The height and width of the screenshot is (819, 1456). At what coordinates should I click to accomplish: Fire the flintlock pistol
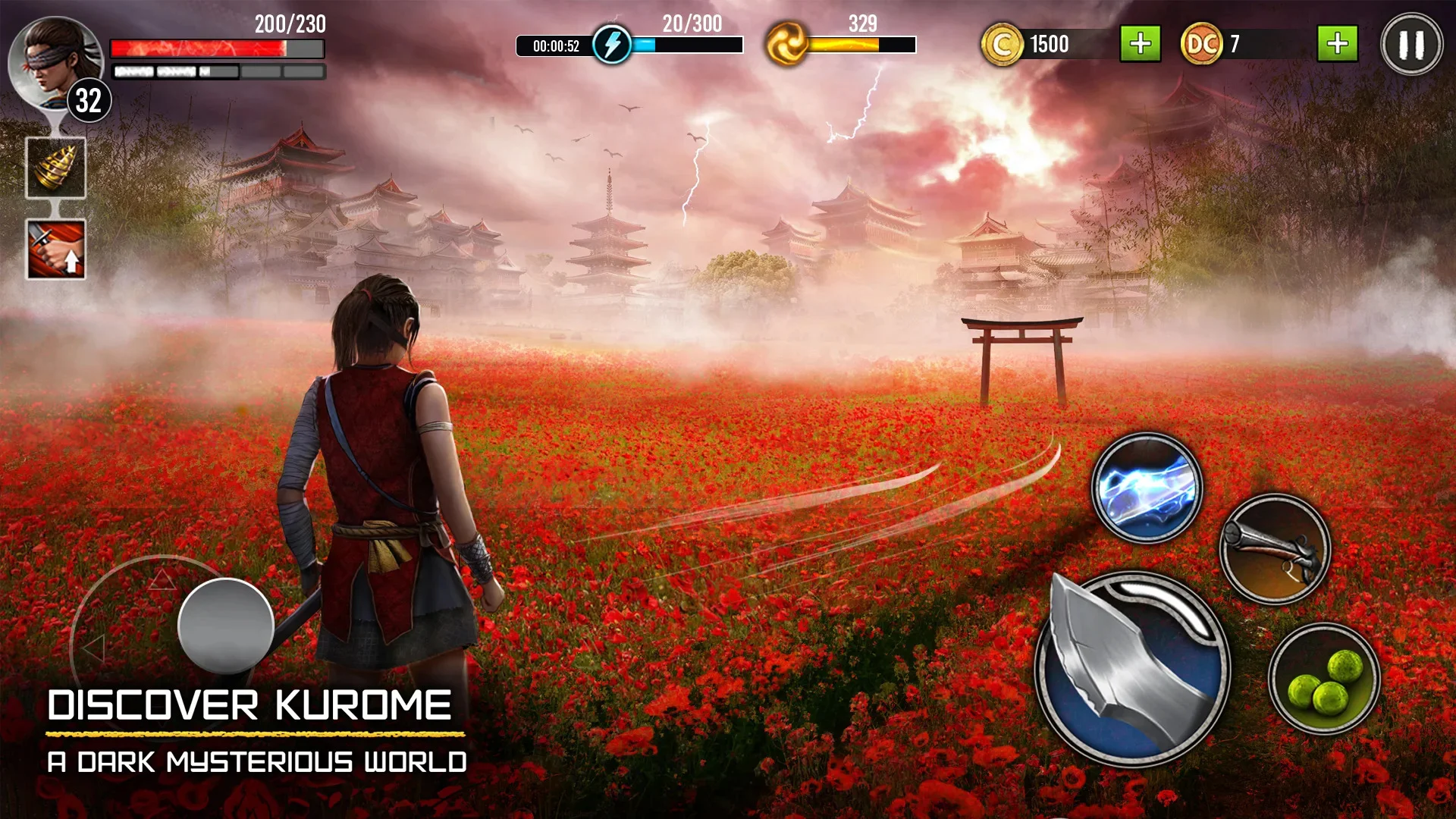1275,550
